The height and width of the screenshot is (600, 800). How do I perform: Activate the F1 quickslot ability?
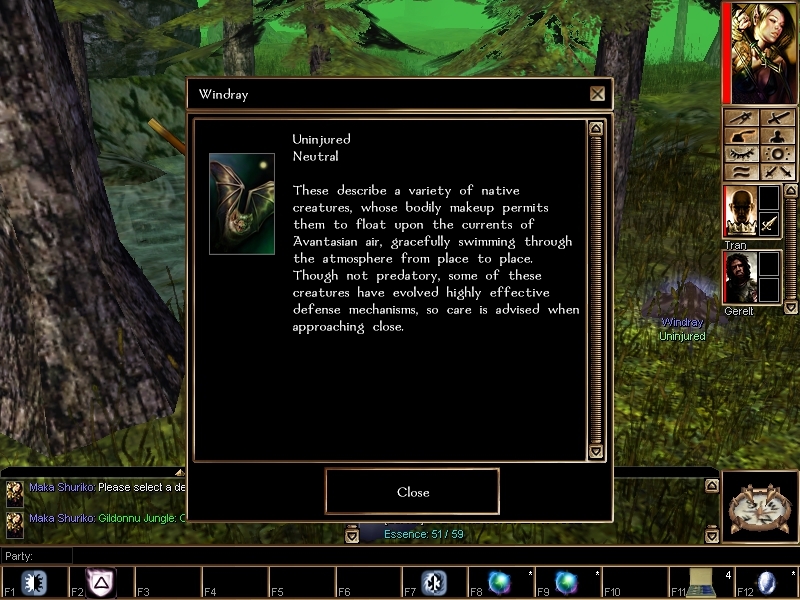click(35, 583)
